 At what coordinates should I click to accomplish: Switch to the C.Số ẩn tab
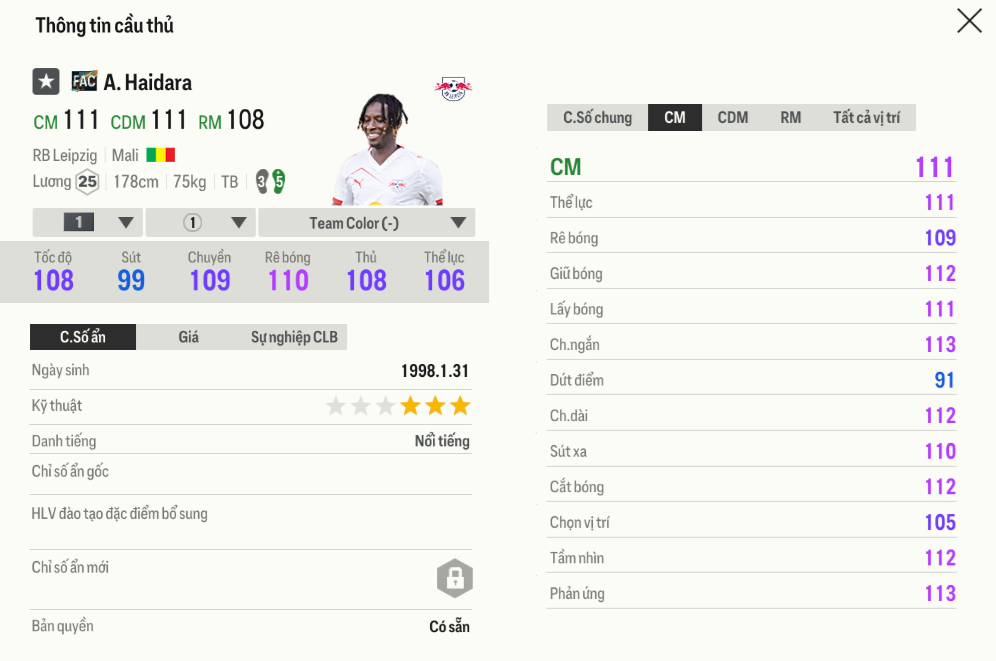[x=83, y=337]
